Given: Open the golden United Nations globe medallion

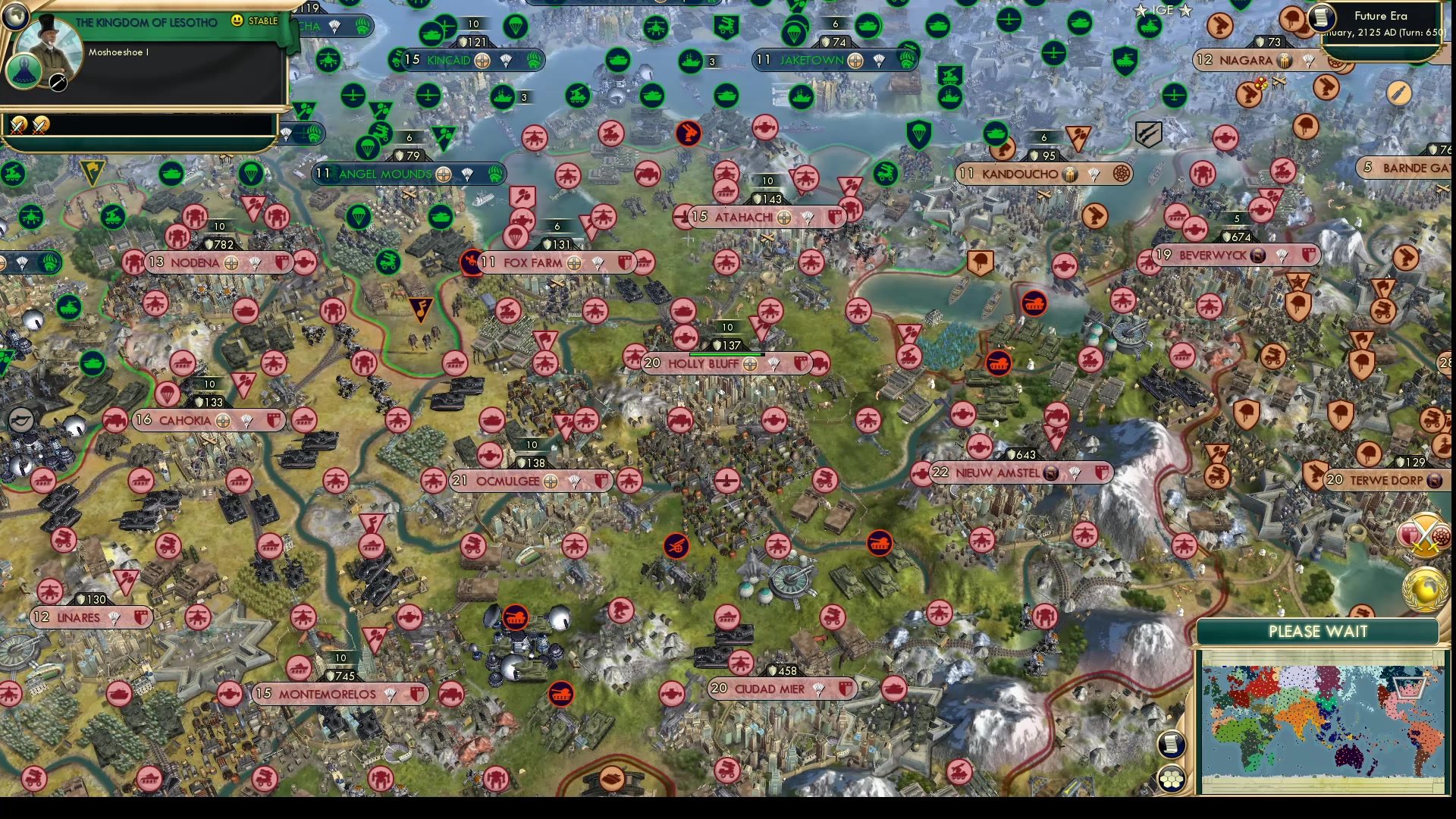Looking at the screenshot, I should 1424,588.
